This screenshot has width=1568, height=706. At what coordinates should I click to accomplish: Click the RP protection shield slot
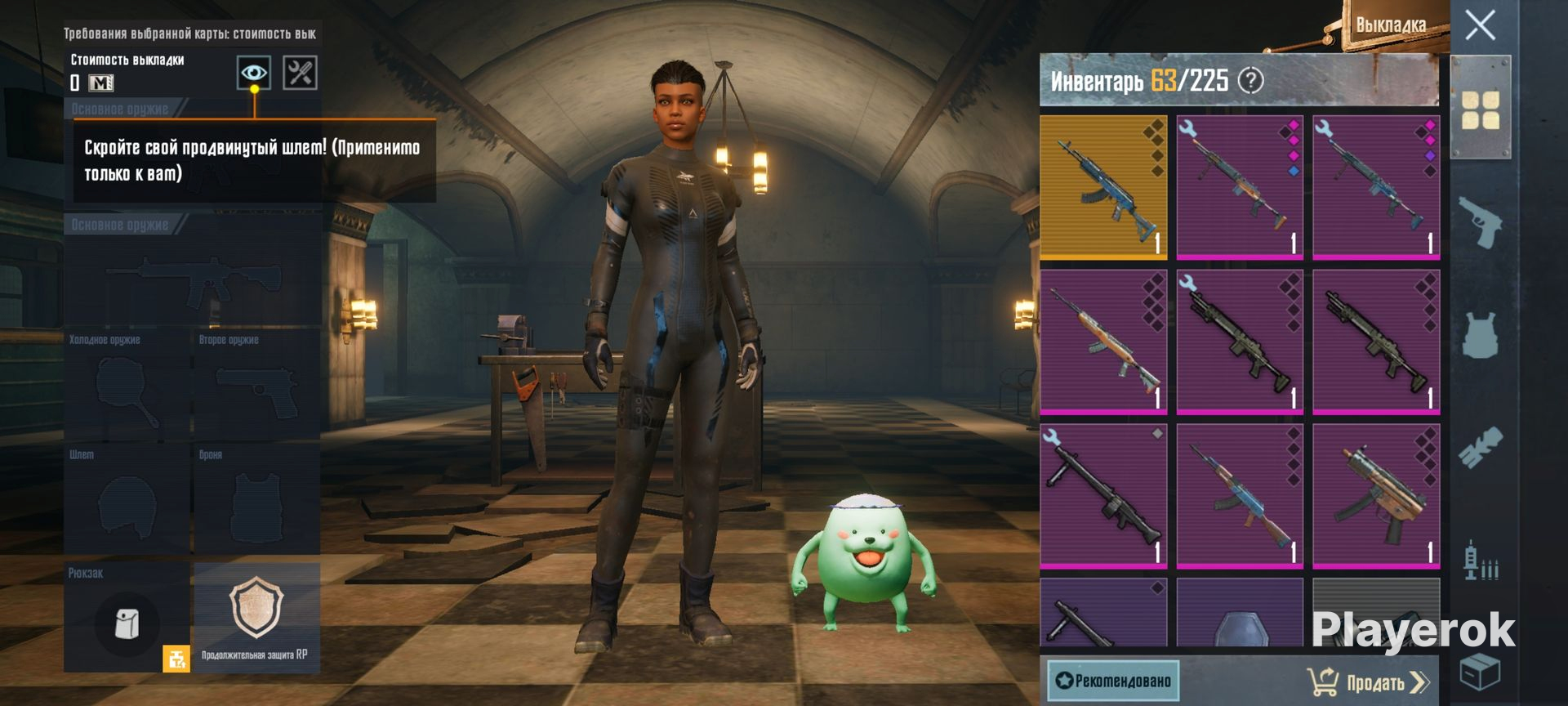pos(256,617)
